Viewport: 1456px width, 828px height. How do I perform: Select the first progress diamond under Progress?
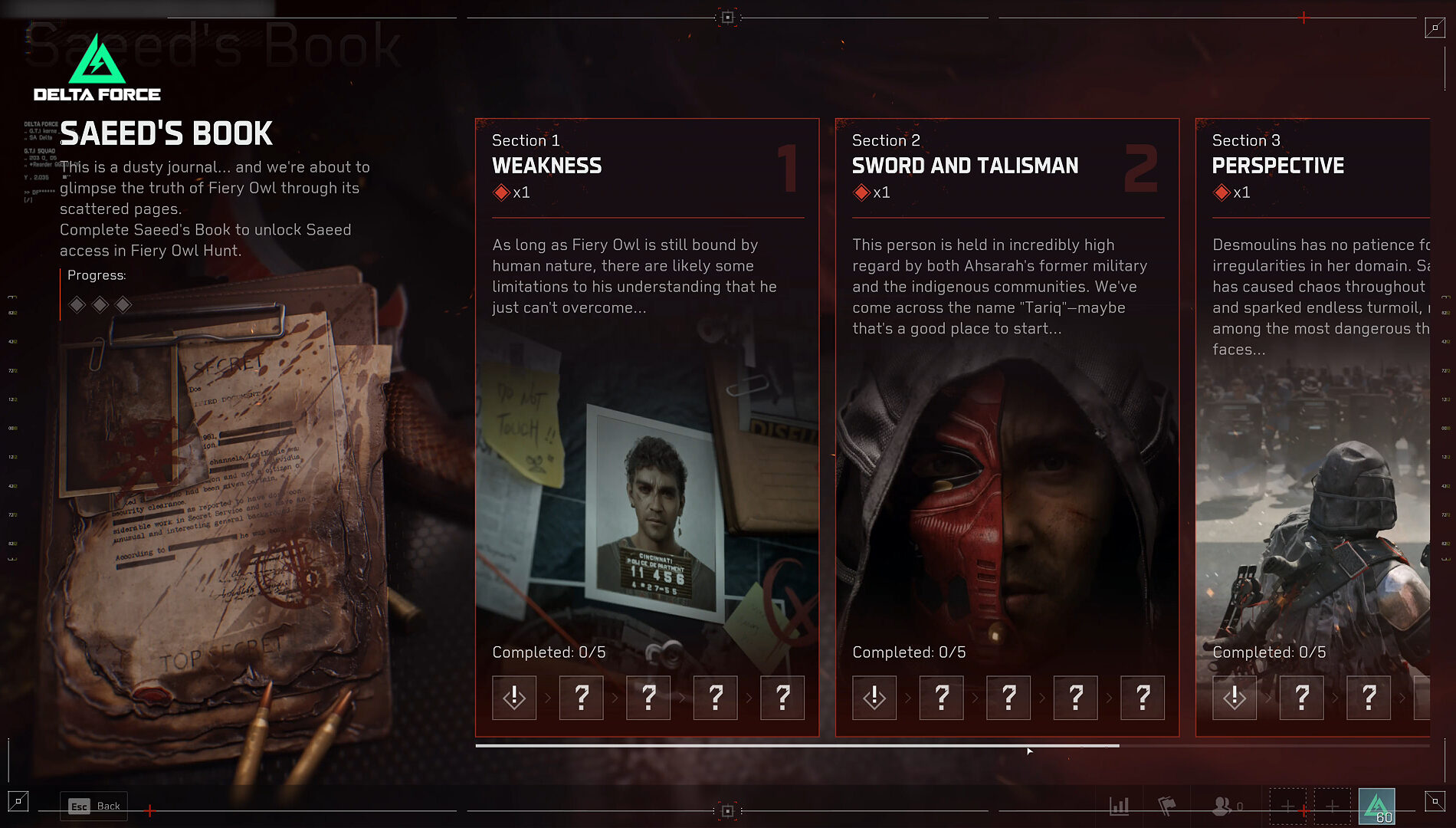click(77, 304)
